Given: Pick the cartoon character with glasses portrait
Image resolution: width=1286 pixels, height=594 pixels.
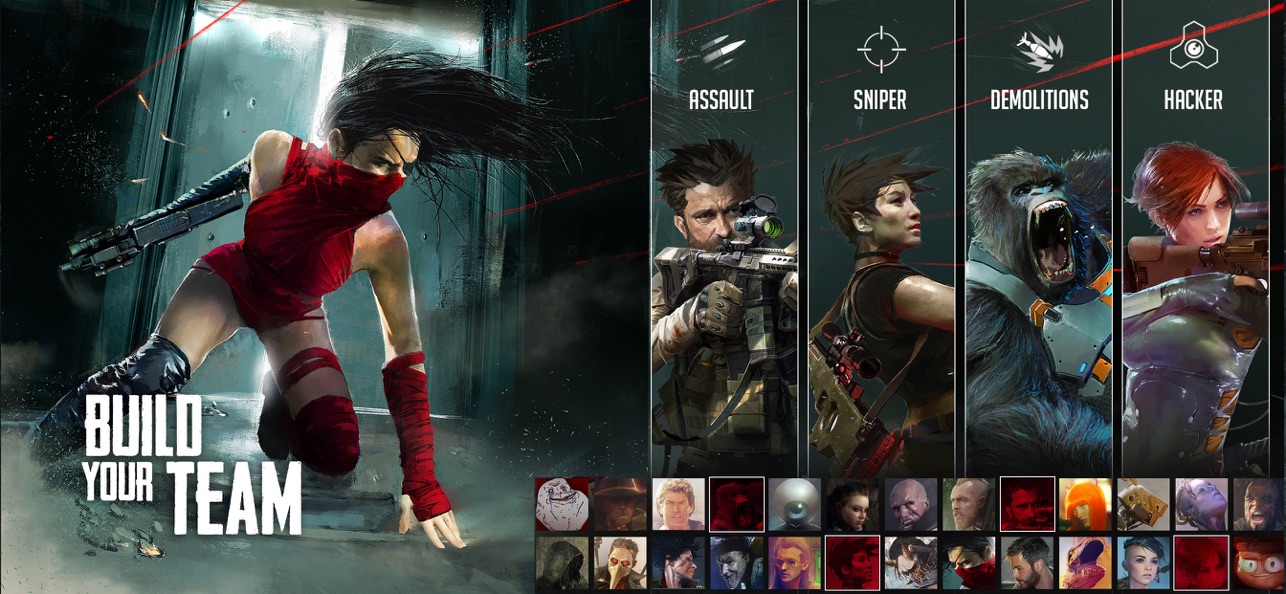Looking at the screenshot, I should coord(1259,563).
